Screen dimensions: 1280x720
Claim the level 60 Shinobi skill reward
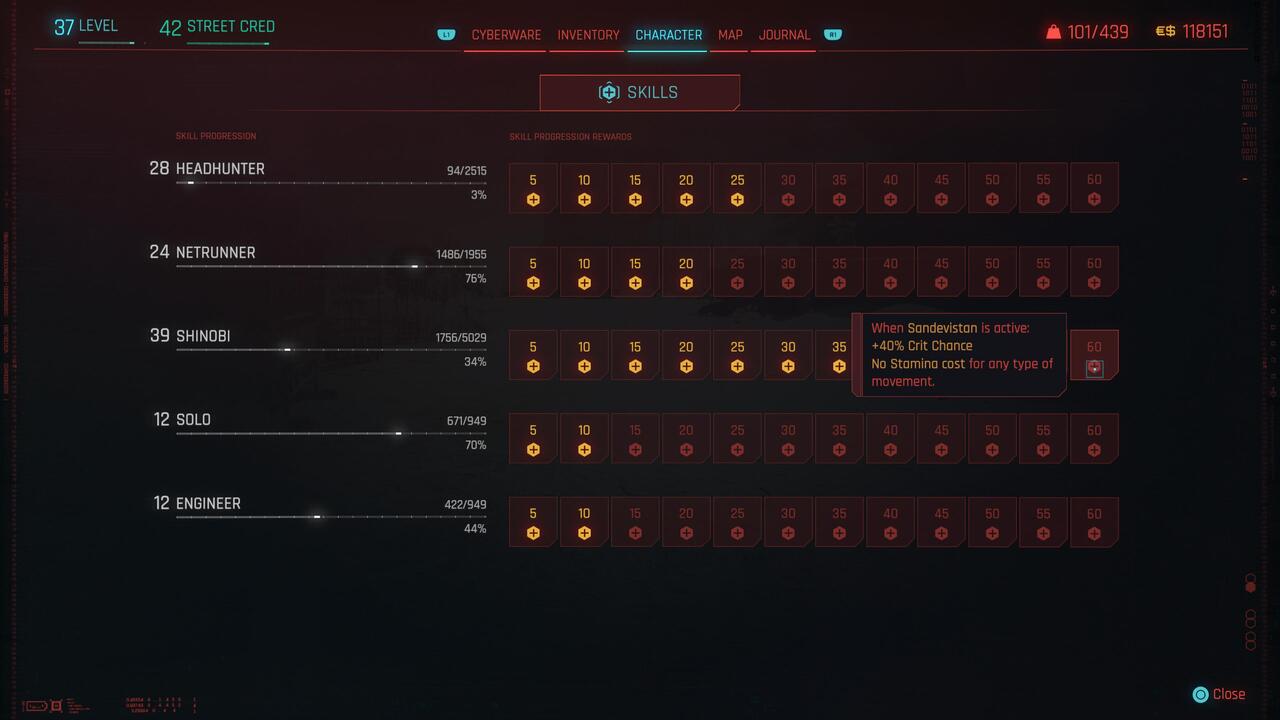(x=1094, y=355)
